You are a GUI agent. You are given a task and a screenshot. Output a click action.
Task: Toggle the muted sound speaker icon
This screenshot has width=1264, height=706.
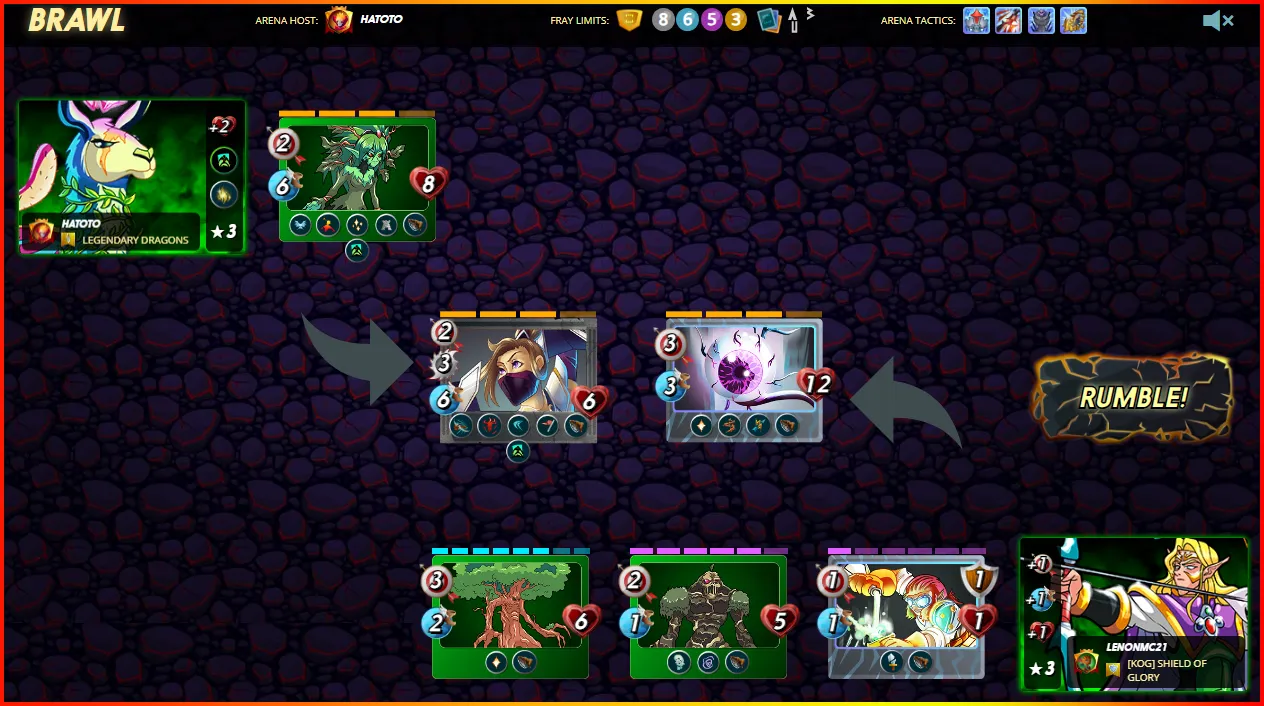[x=1217, y=20]
